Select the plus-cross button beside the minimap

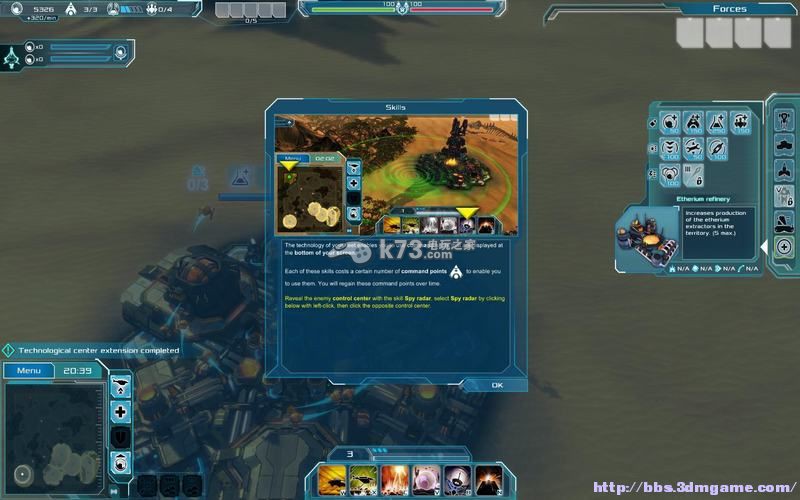point(121,412)
